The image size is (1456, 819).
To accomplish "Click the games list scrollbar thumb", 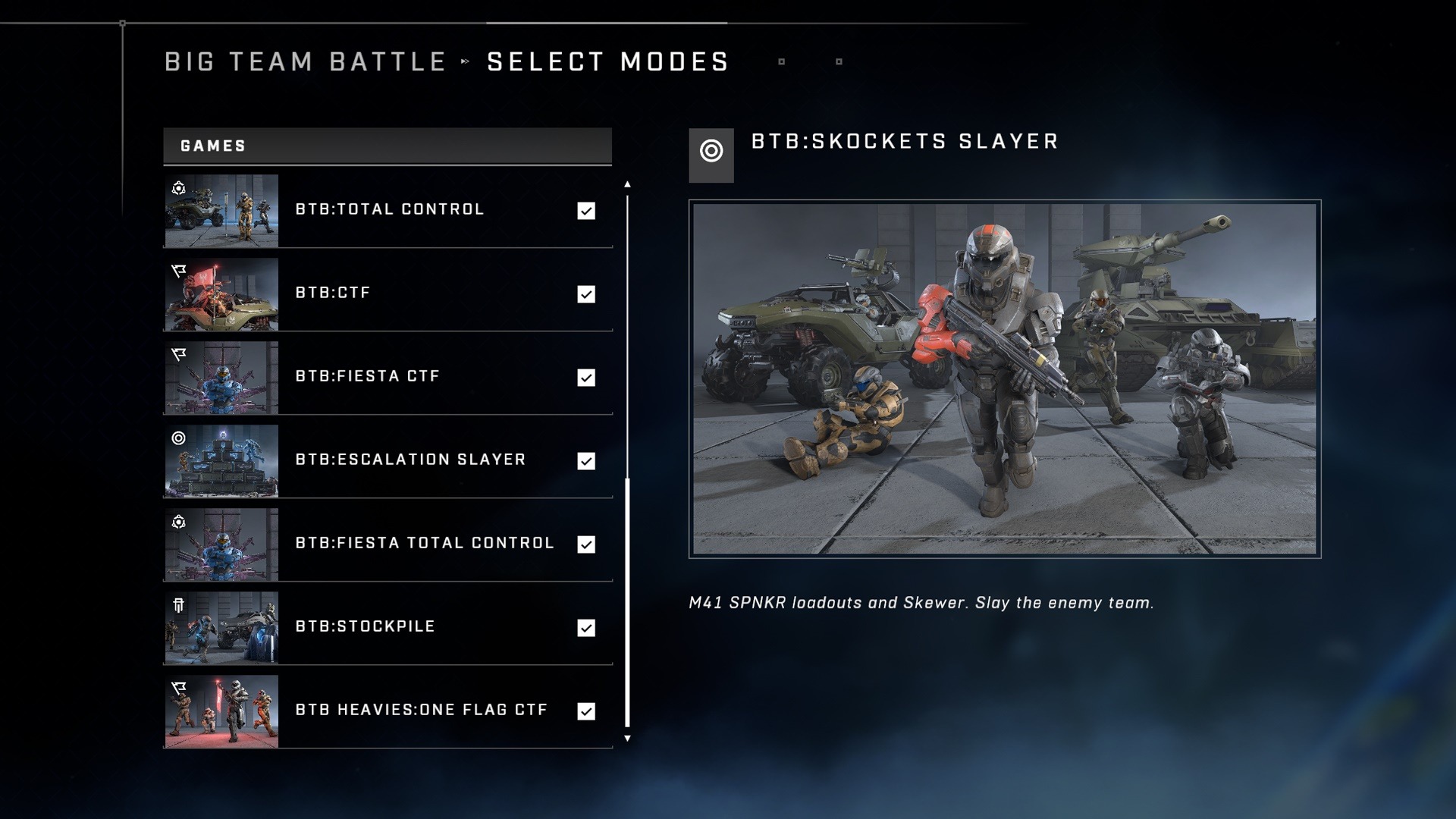I will pos(627,603).
